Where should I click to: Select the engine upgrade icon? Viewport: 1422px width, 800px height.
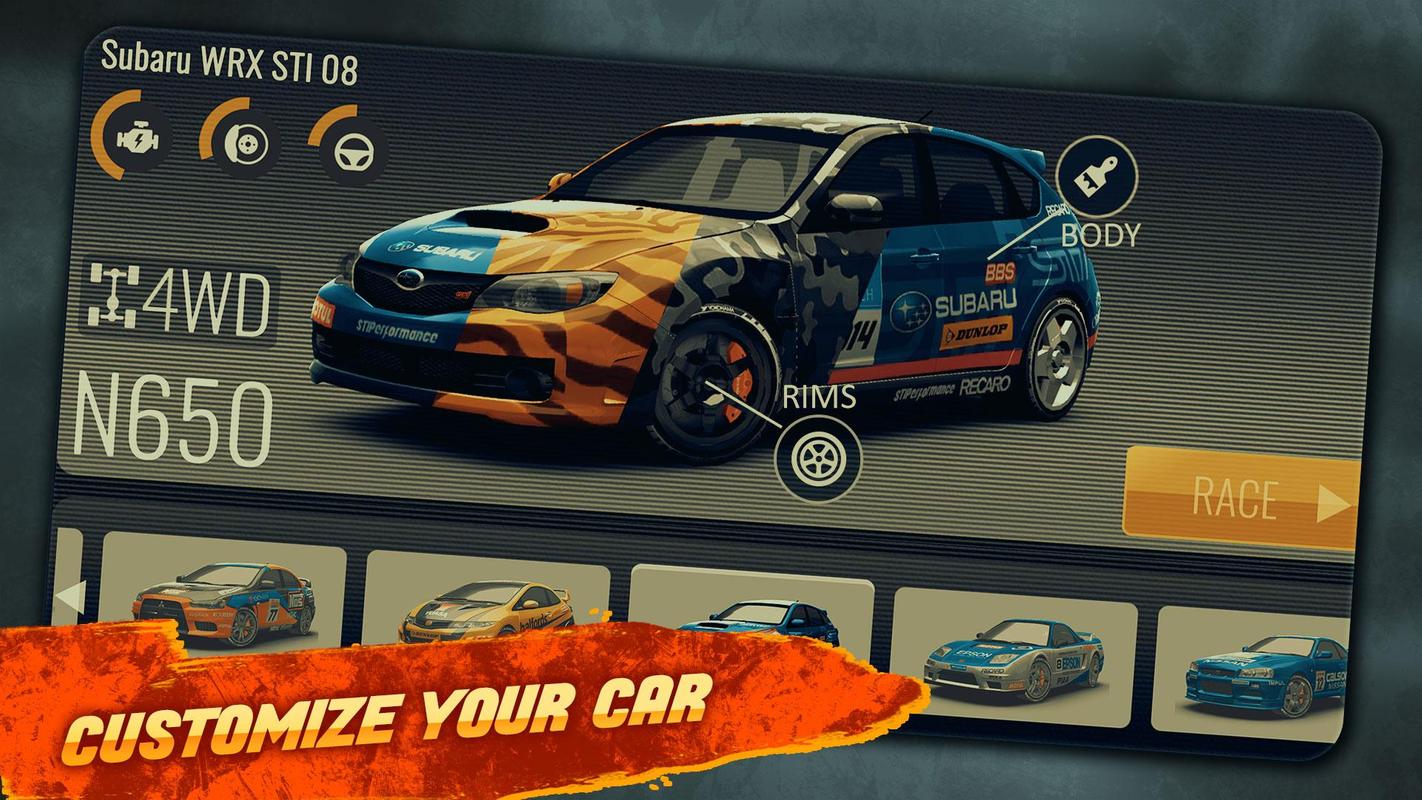(x=133, y=138)
